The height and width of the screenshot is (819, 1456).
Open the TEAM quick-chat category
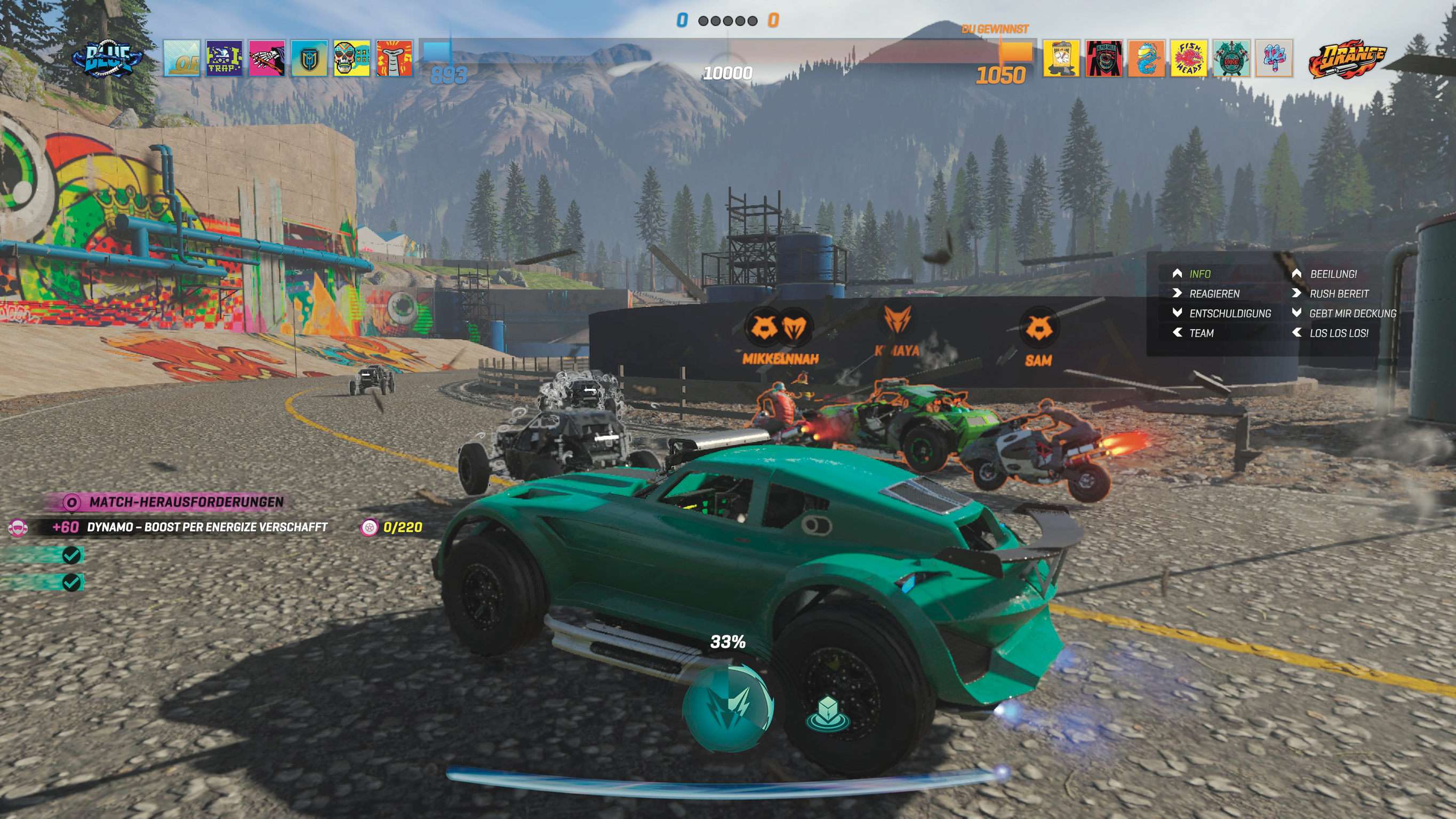(1201, 333)
